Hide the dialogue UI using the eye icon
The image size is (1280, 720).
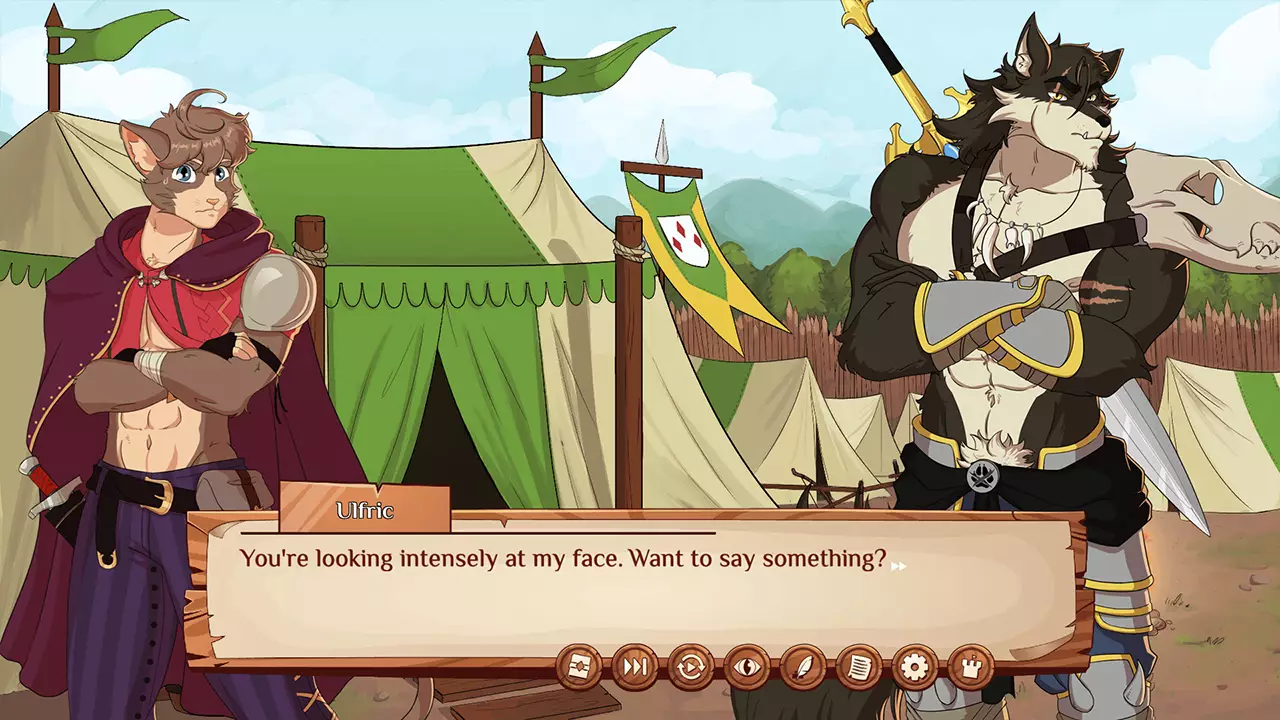tap(745, 665)
